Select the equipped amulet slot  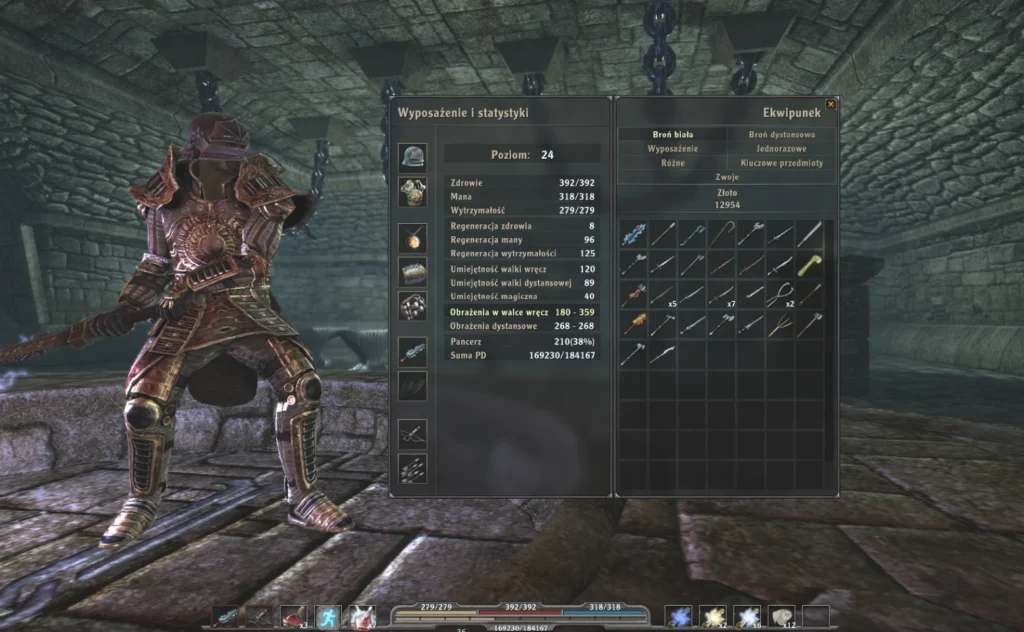pyautogui.click(x=412, y=236)
